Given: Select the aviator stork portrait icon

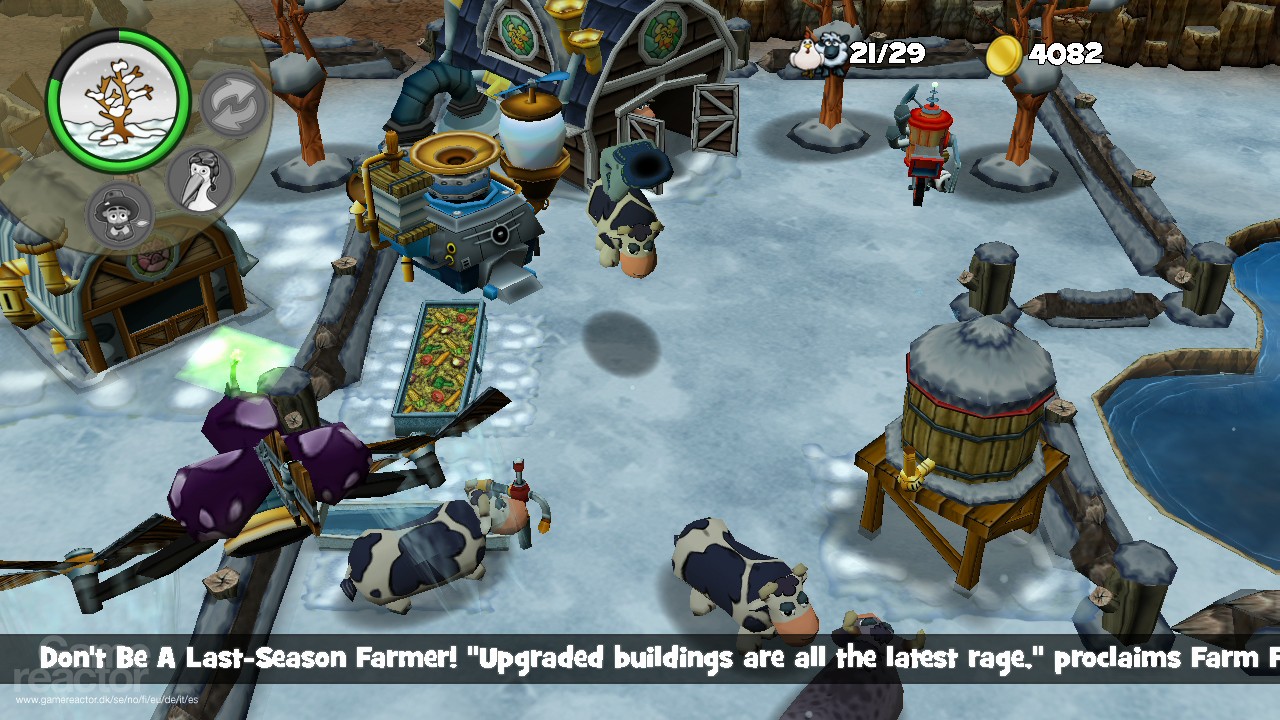Looking at the screenshot, I should pyautogui.click(x=199, y=180).
